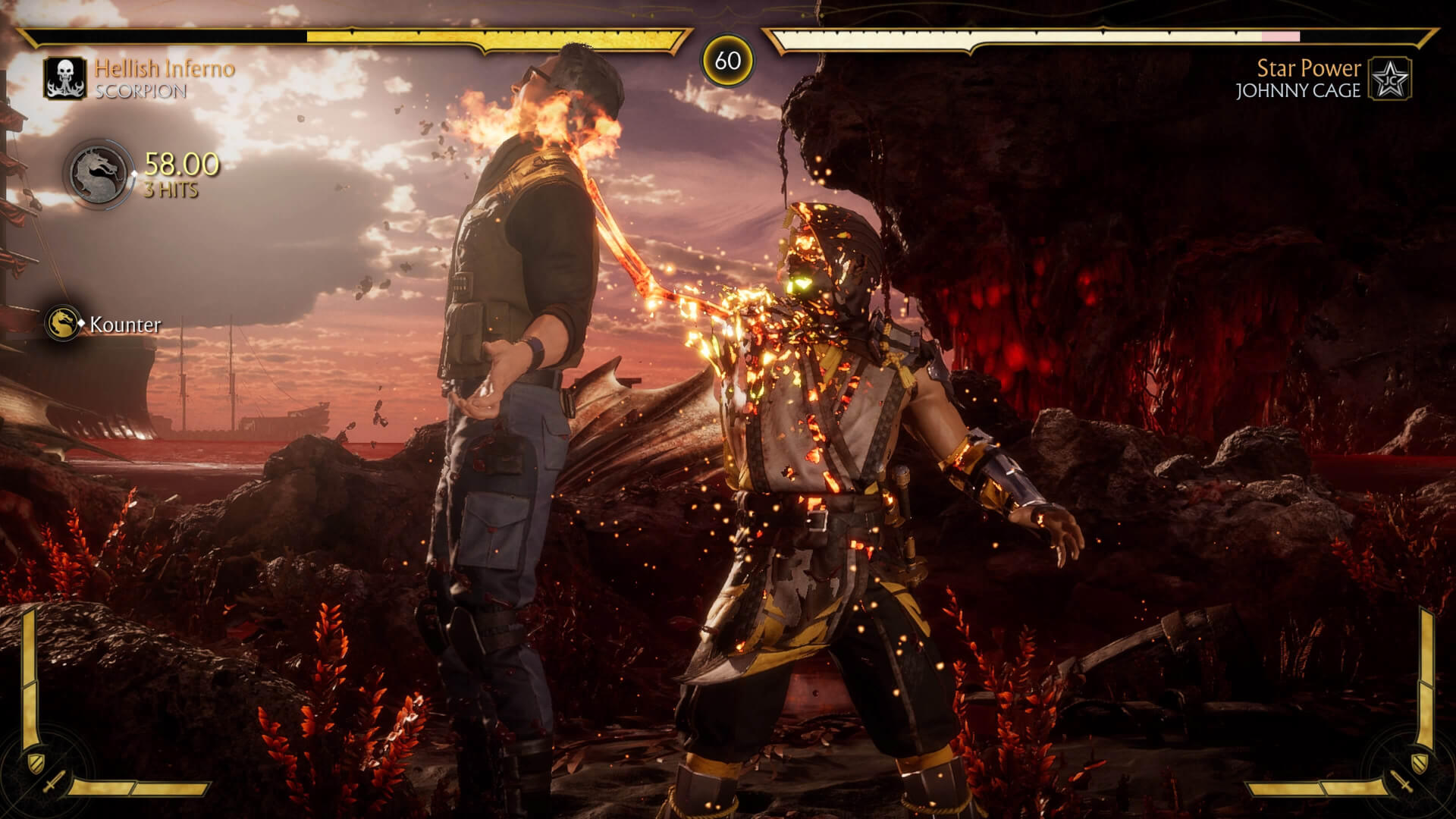Image resolution: width=1456 pixels, height=819 pixels.
Task: Select Johnny Cage's Star Power JC star icon
Action: point(1390,78)
